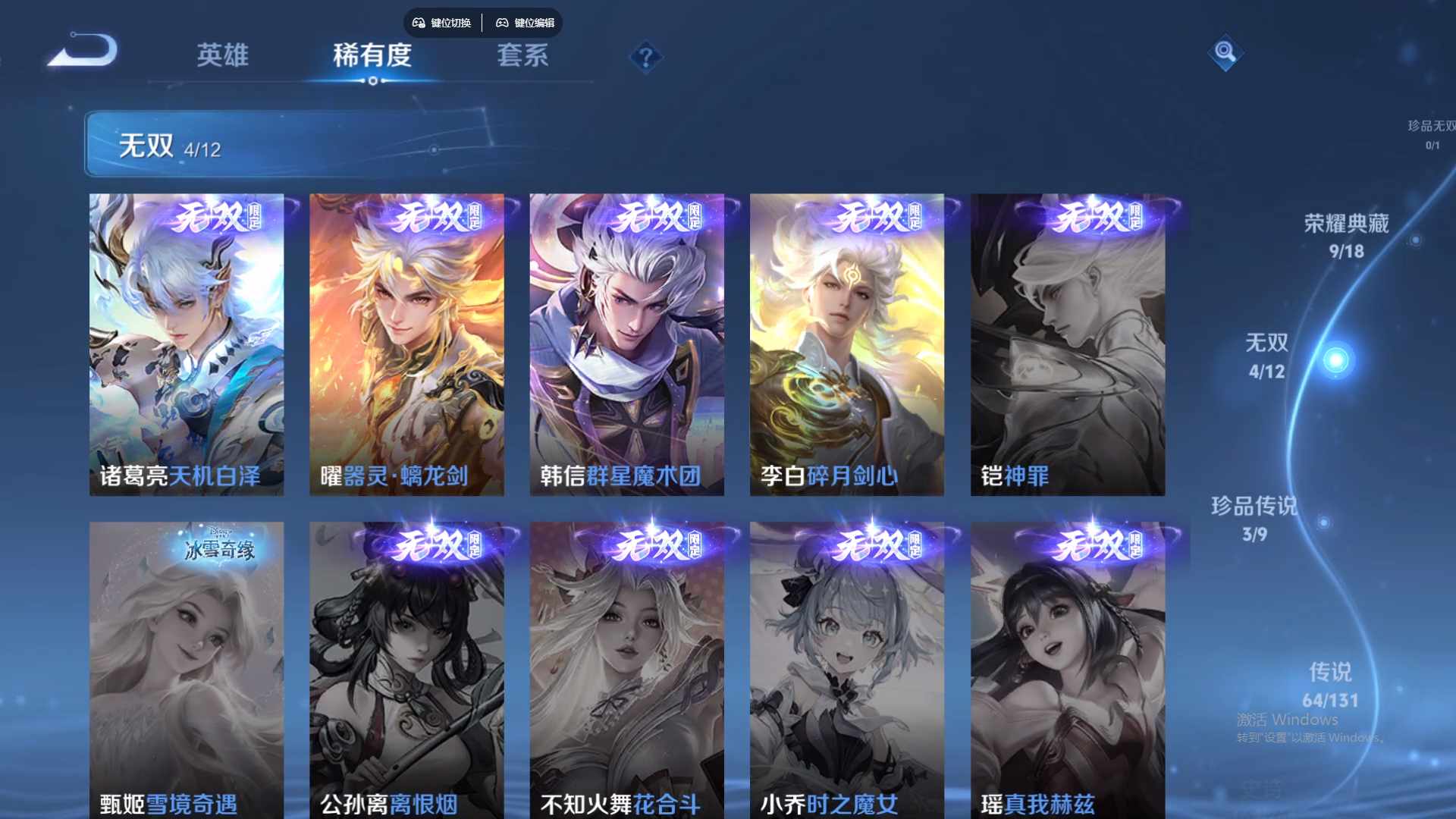Jump to the 荣耀典藏 section
Viewport: 1456px width, 819px height.
tap(1345, 235)
